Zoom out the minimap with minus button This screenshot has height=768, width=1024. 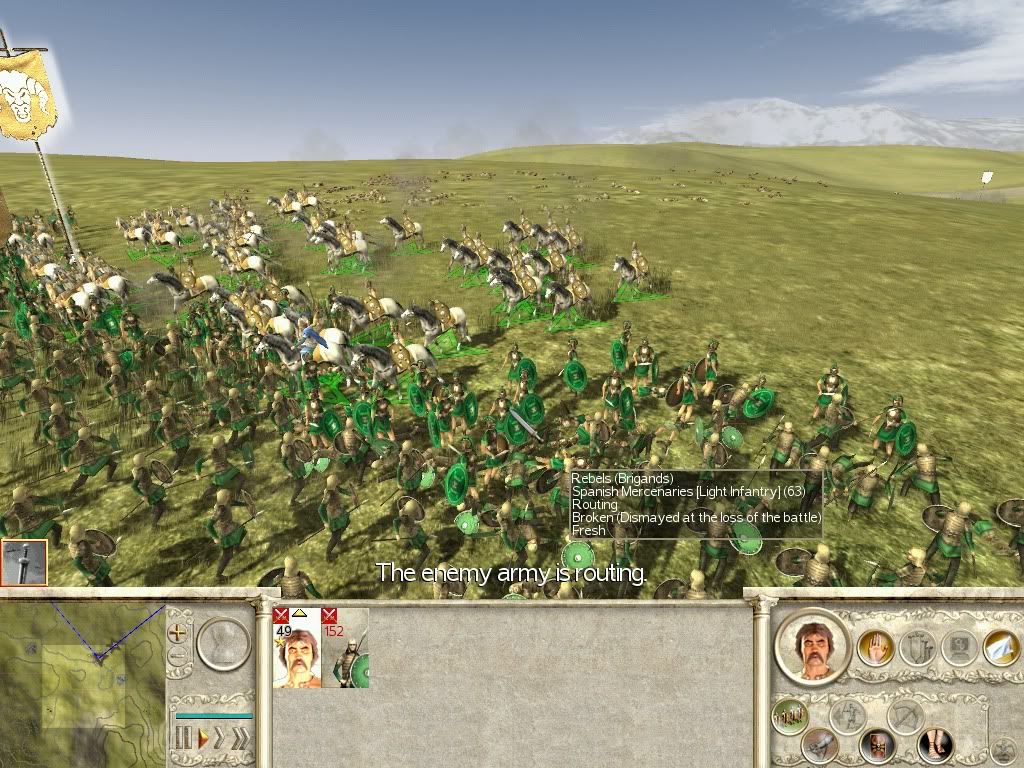[179, 657]
